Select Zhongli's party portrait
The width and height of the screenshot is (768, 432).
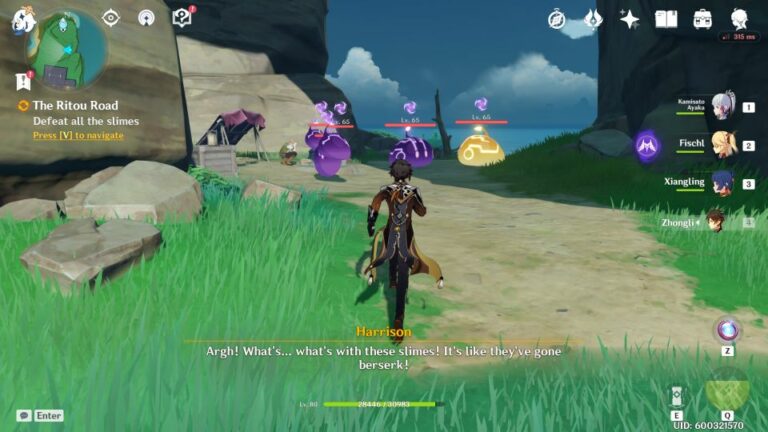tap(716, 222)
